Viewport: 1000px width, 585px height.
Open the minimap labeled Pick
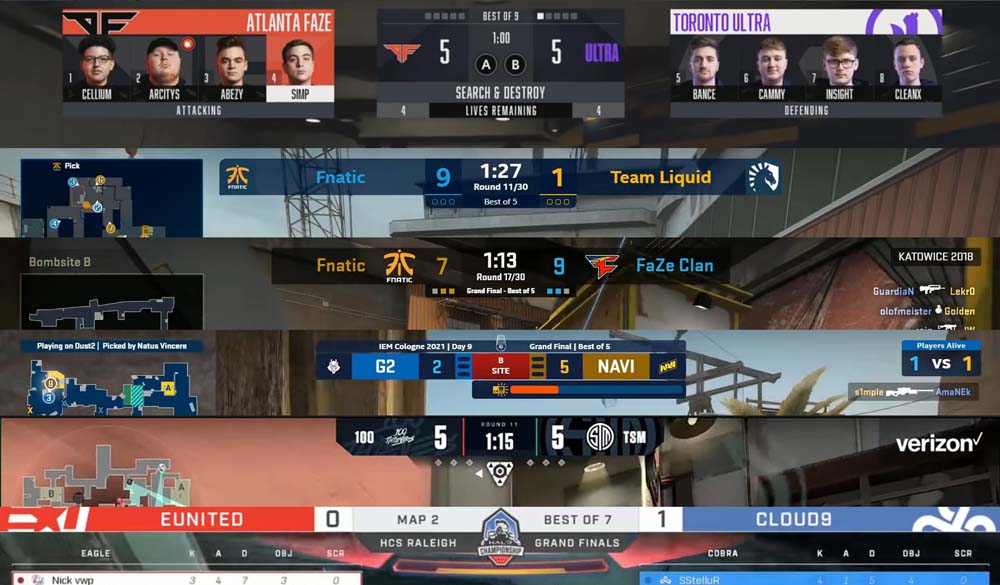click(111, 197)
